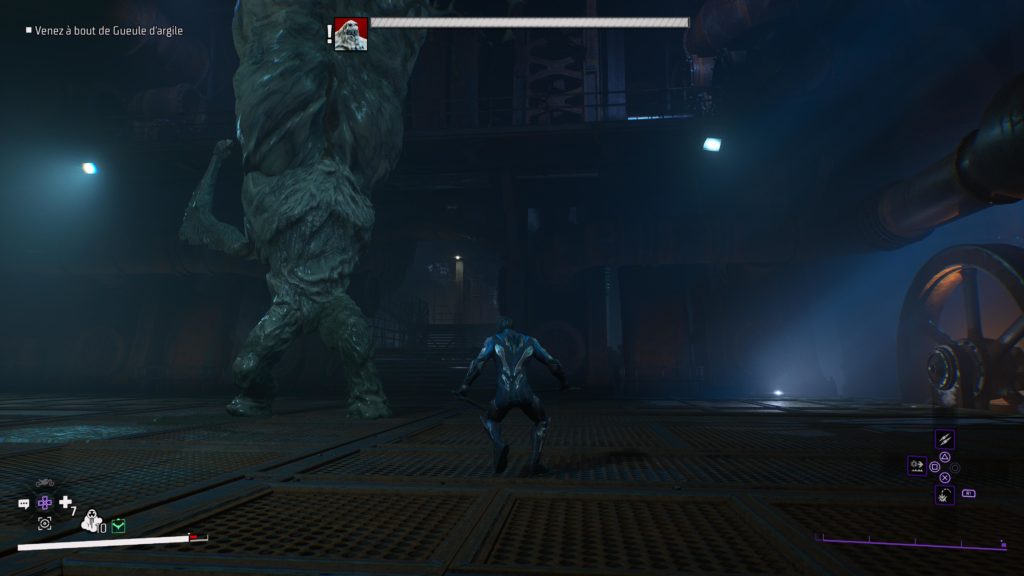Summon the motorcycle via its icon
This screenshot has width=1024, height=576.
[45, 484]
